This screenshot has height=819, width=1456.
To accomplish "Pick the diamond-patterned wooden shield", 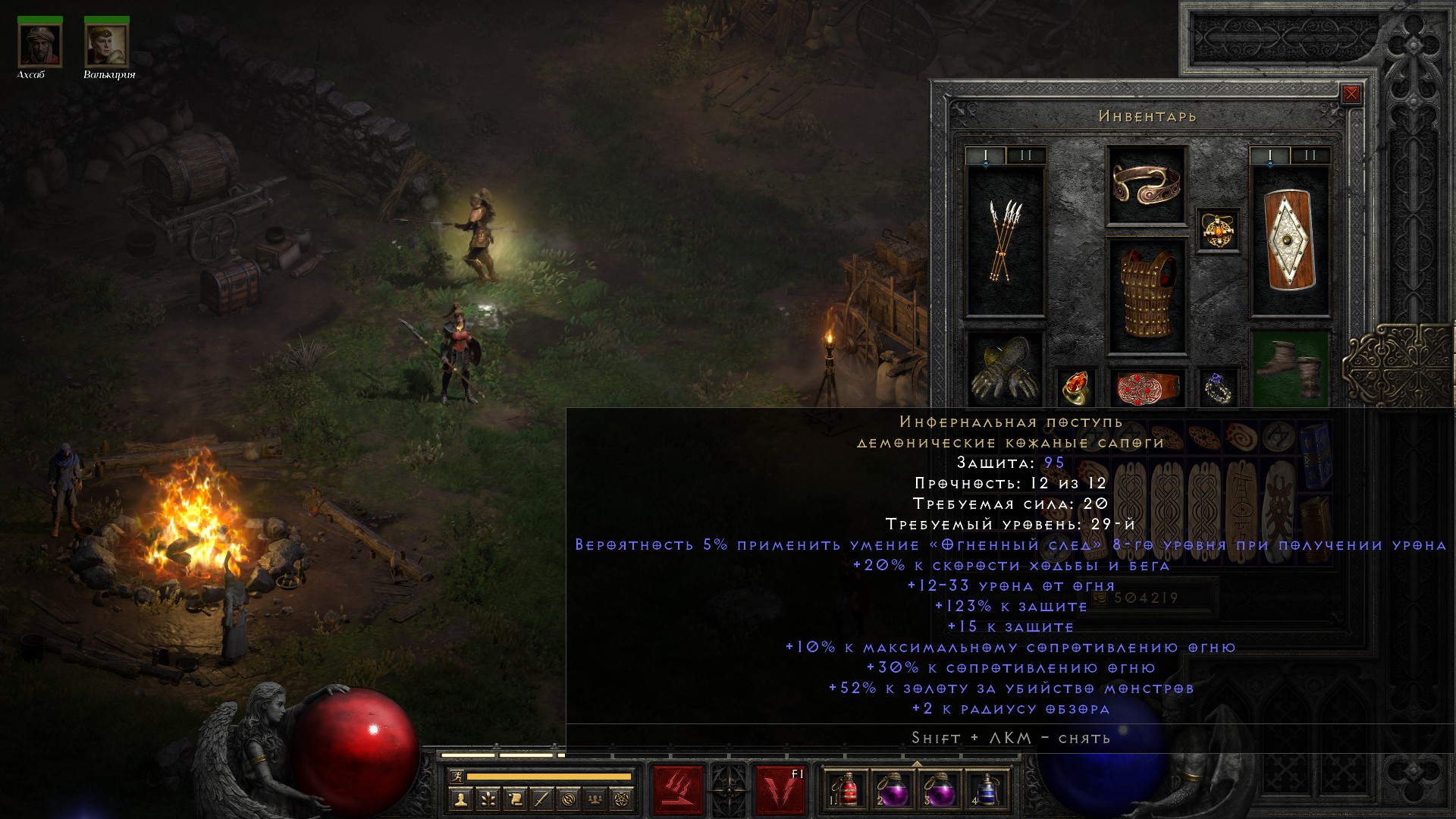I will click(1289, 241).
